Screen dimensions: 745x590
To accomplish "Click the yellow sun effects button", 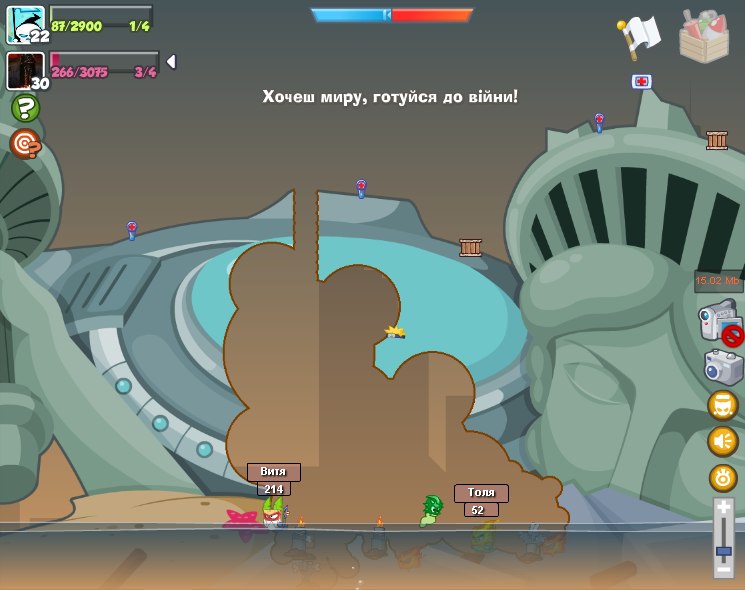I will [723, 477].
